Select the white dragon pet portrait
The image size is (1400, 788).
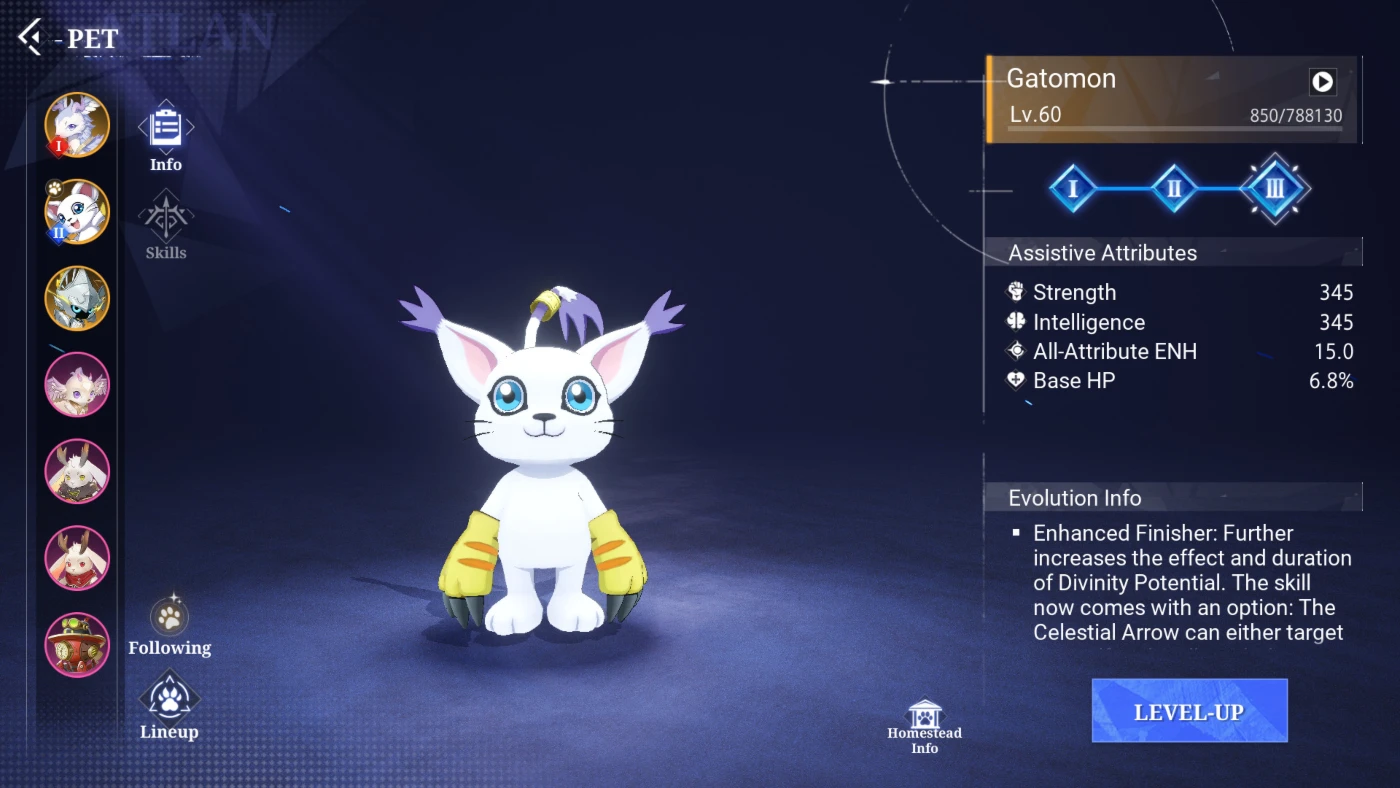click(77, 125)
